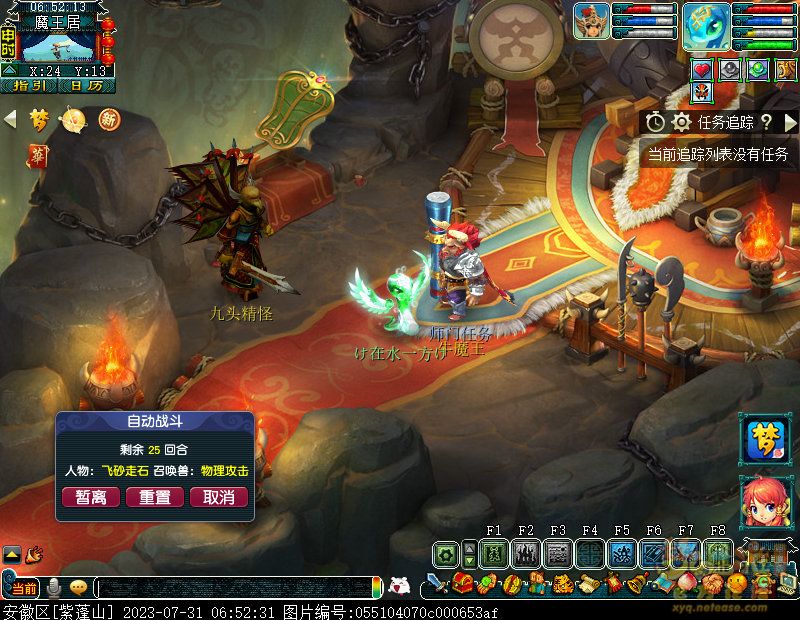This screenshot has width=800, height=620.
Task: Open the red 華 scroll icon
Action: click(38, 156)
